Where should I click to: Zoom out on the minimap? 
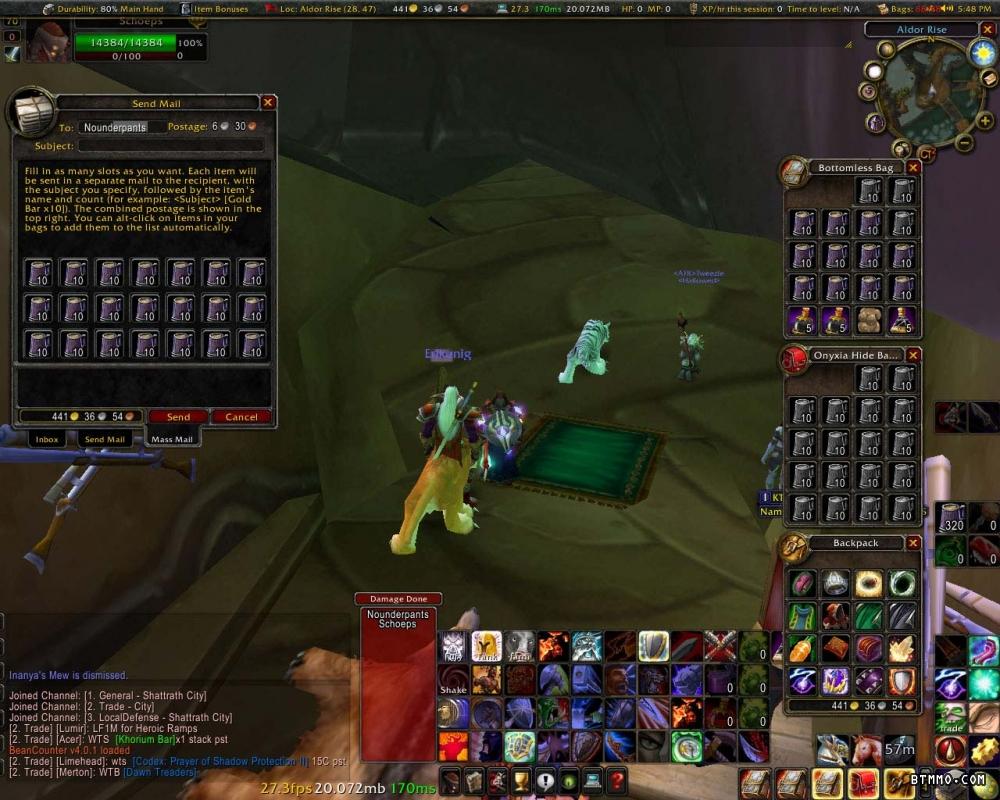[966, 143]
